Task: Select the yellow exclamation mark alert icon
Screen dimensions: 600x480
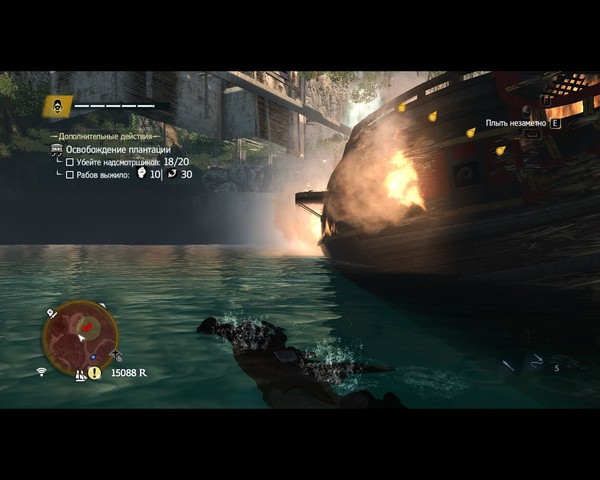Action: click(94, 373)
